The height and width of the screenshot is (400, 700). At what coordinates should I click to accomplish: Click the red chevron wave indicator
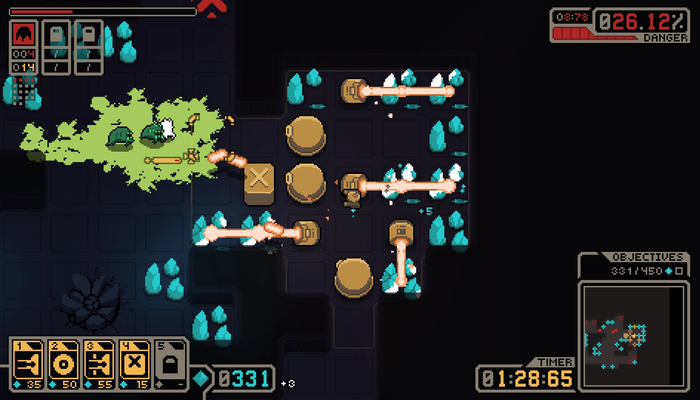211,9
